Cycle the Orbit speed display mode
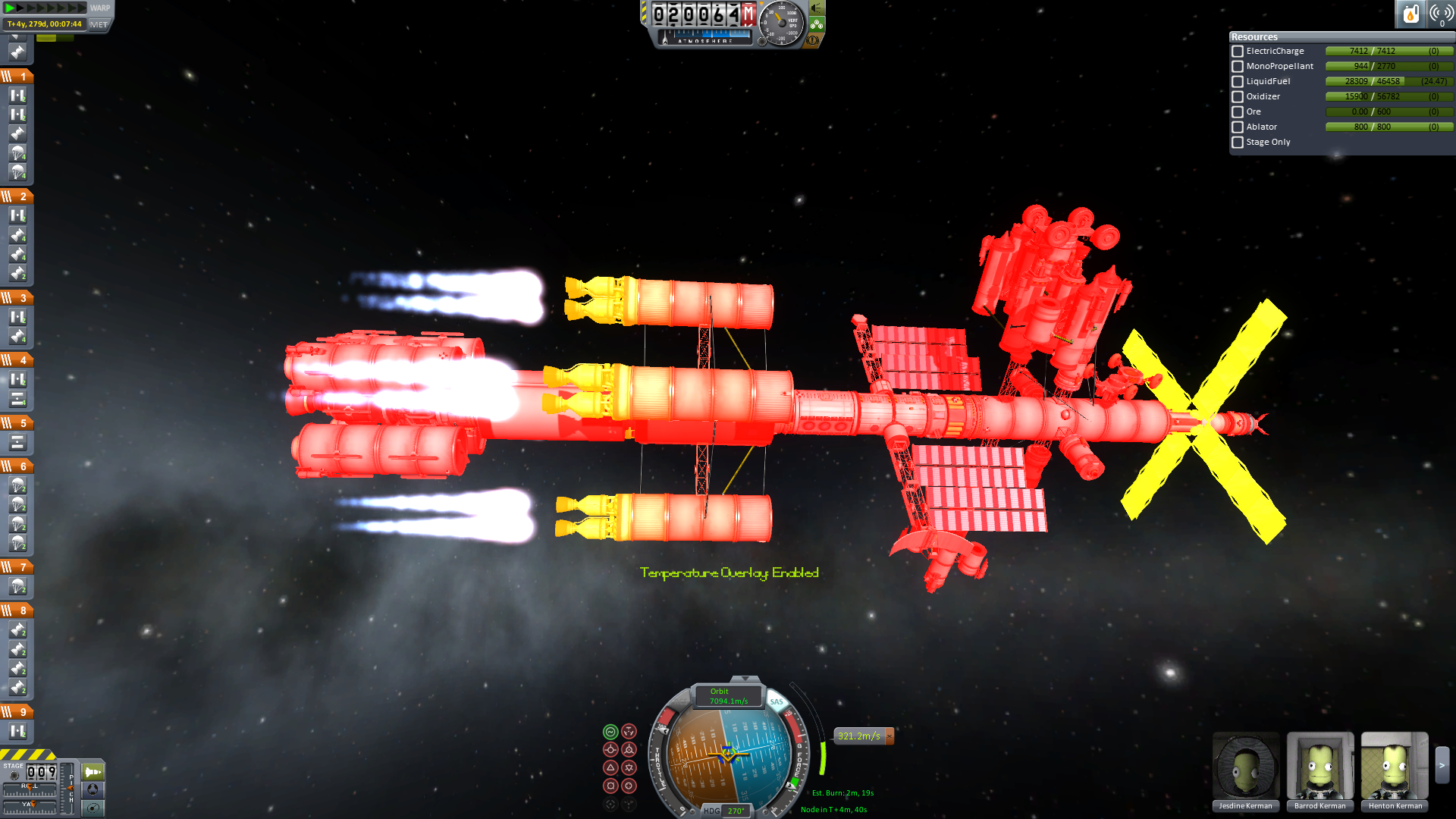 (x=728, y=696)
